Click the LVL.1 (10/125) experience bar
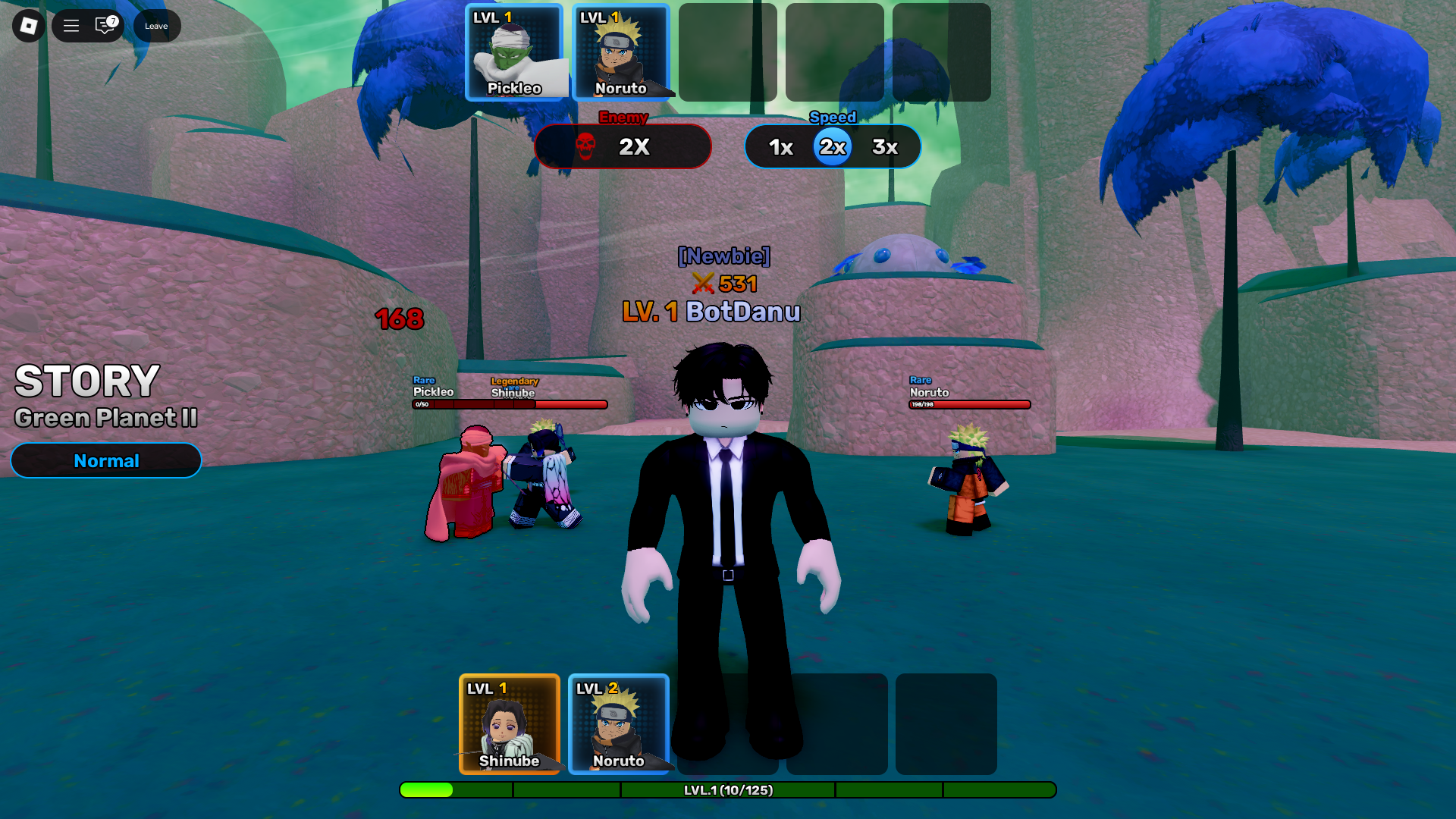 tap(728, 790)
